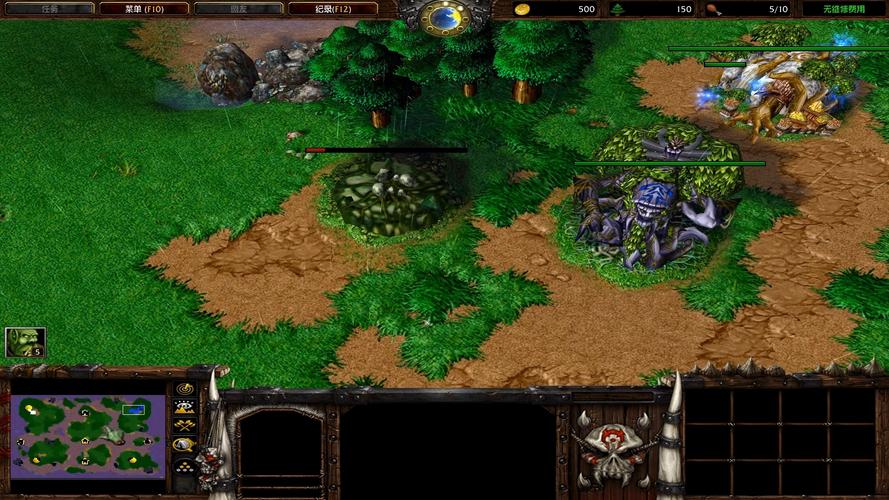Click the minimap to move the camera
Screen dimensions: 889x500
click(x=88, y=433)
